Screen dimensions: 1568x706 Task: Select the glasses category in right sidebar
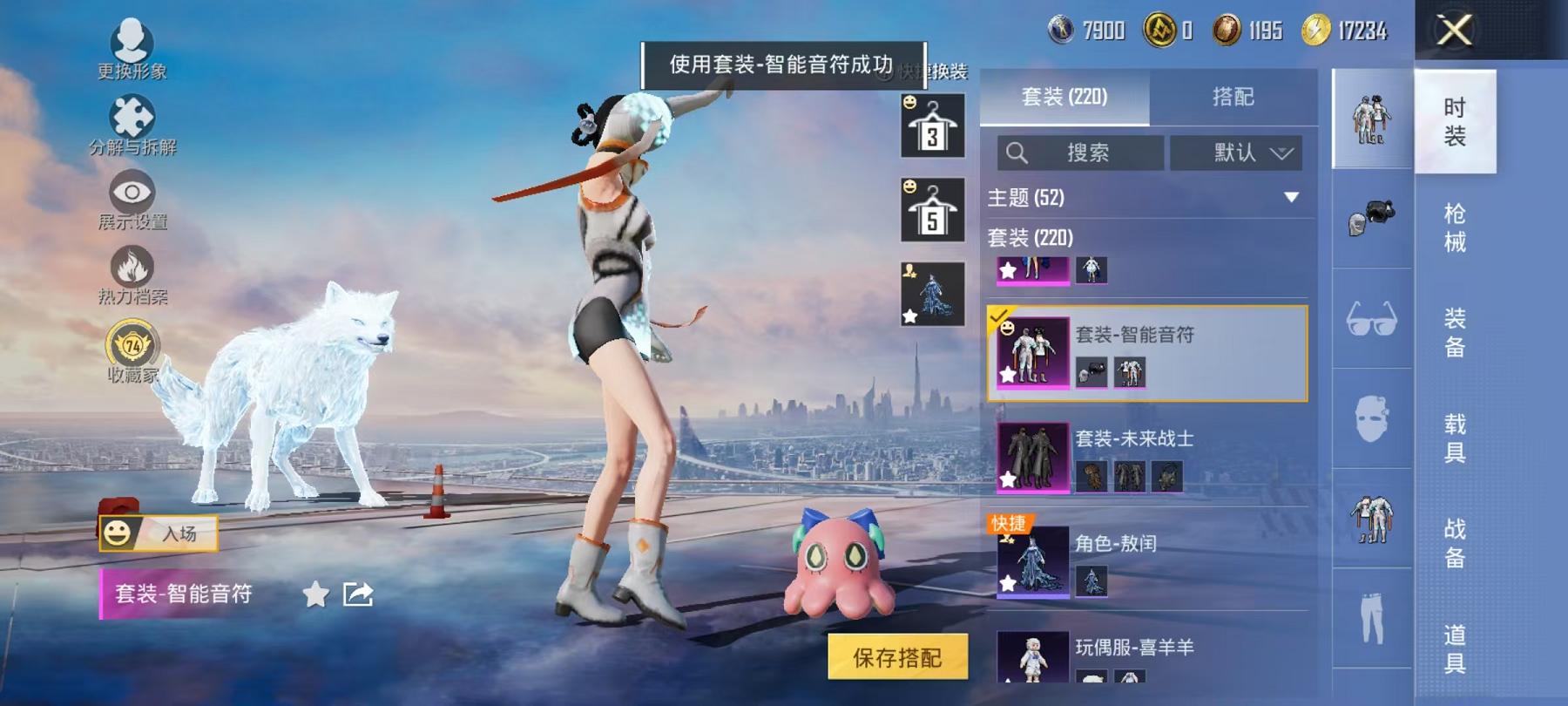point(1373,318)
